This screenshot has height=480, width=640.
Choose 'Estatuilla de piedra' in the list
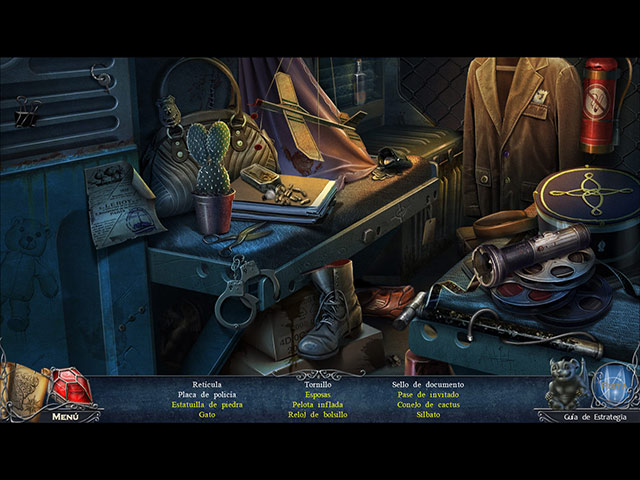pos(206,404)
